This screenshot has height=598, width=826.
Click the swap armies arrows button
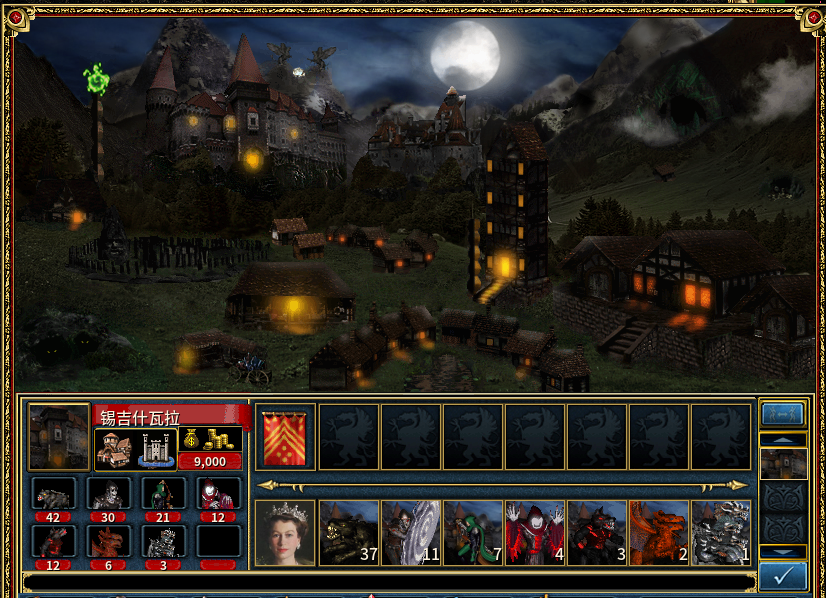pyautogui.click(x=783, y=414)
